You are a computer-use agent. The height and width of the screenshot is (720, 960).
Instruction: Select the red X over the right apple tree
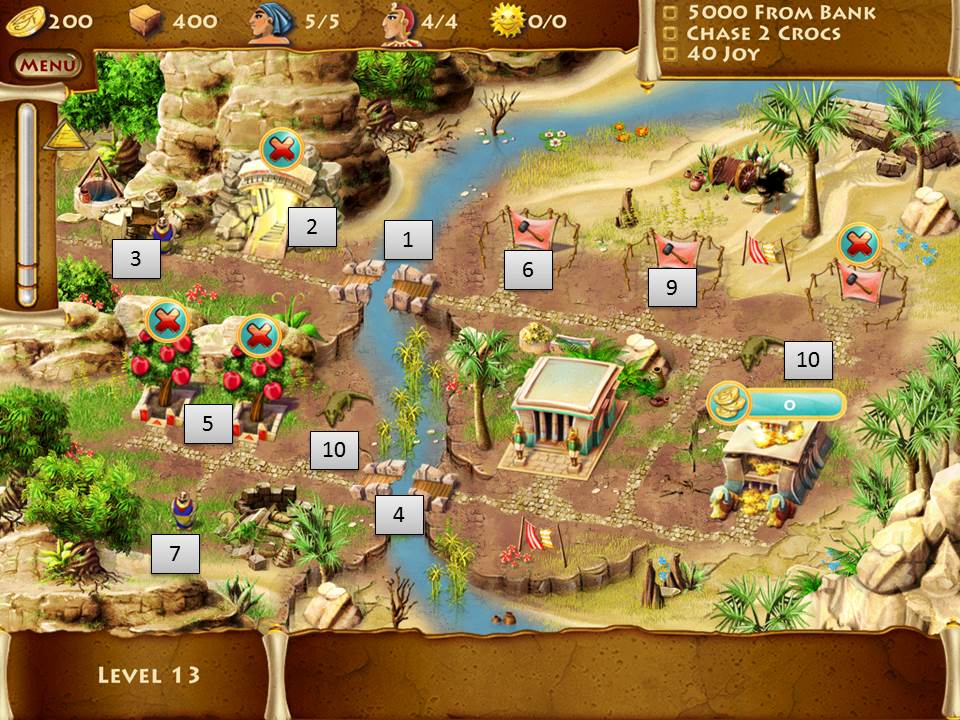click(x=259, y=335)
